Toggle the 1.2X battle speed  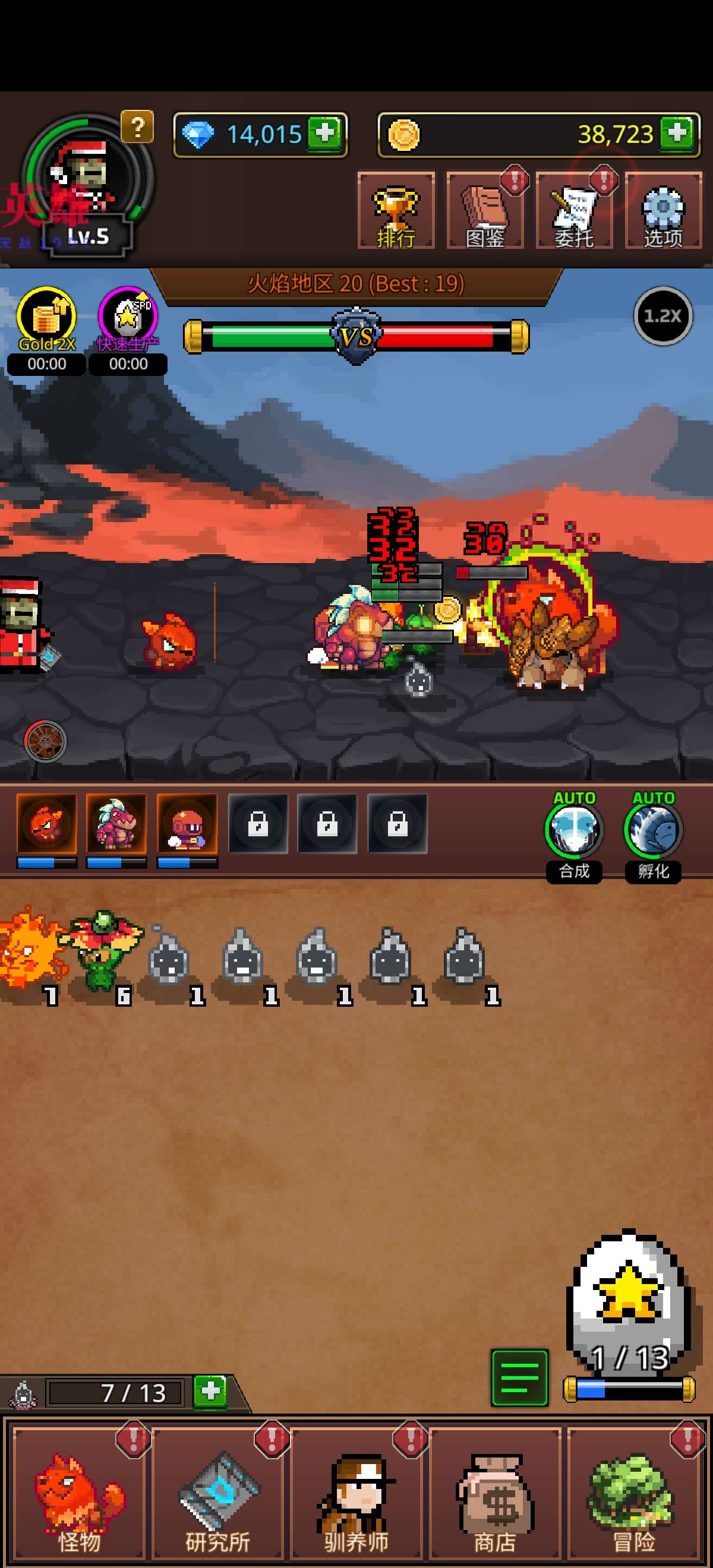[x=662, y=316]
